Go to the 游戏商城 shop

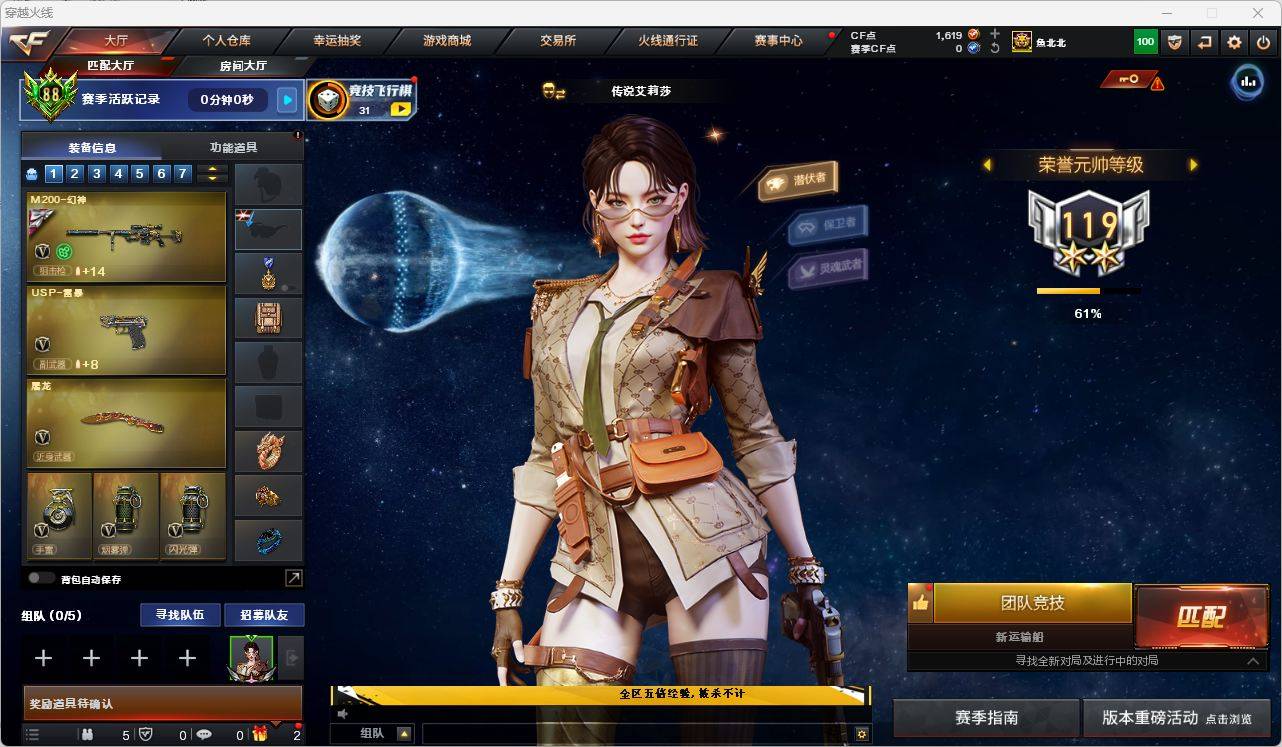point(447,41)
